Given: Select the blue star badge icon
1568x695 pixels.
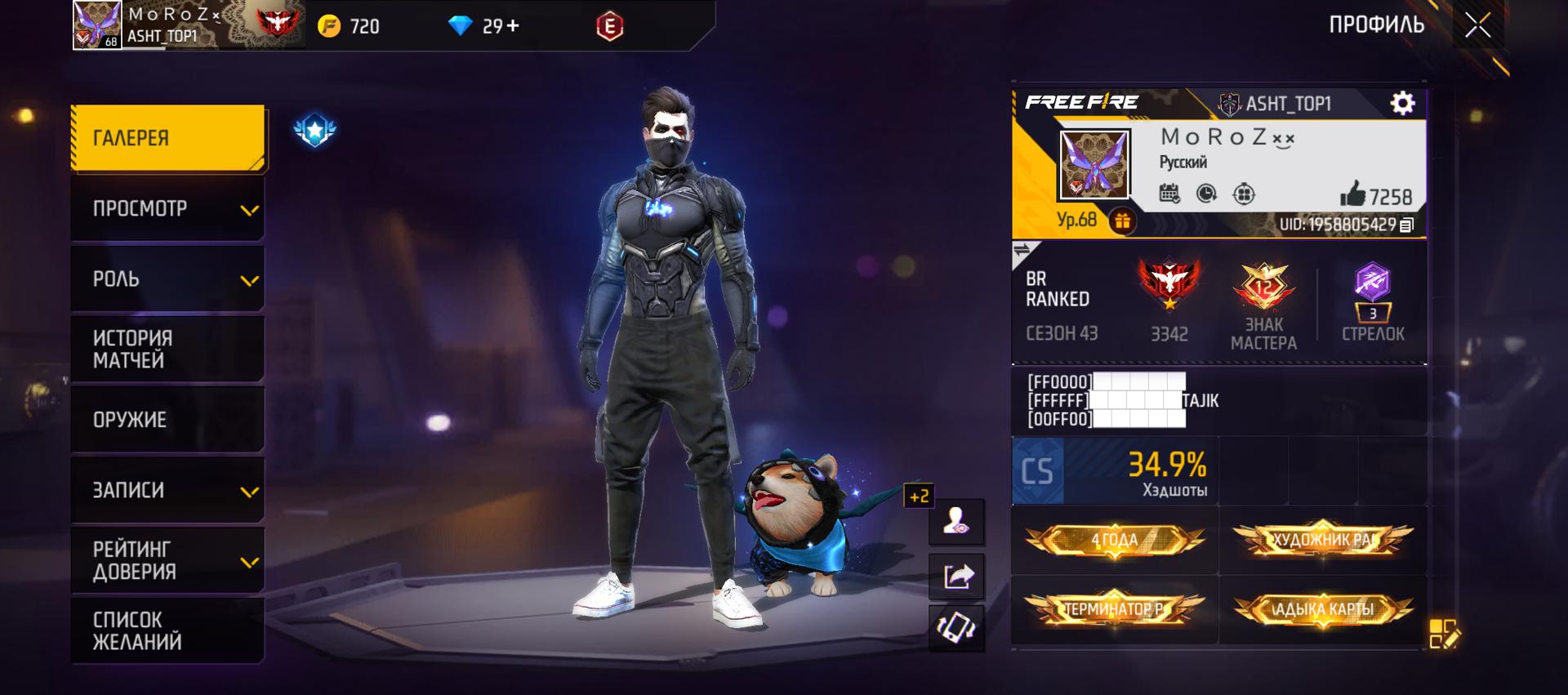Looking at the screenshot, I should pos(315,130).
